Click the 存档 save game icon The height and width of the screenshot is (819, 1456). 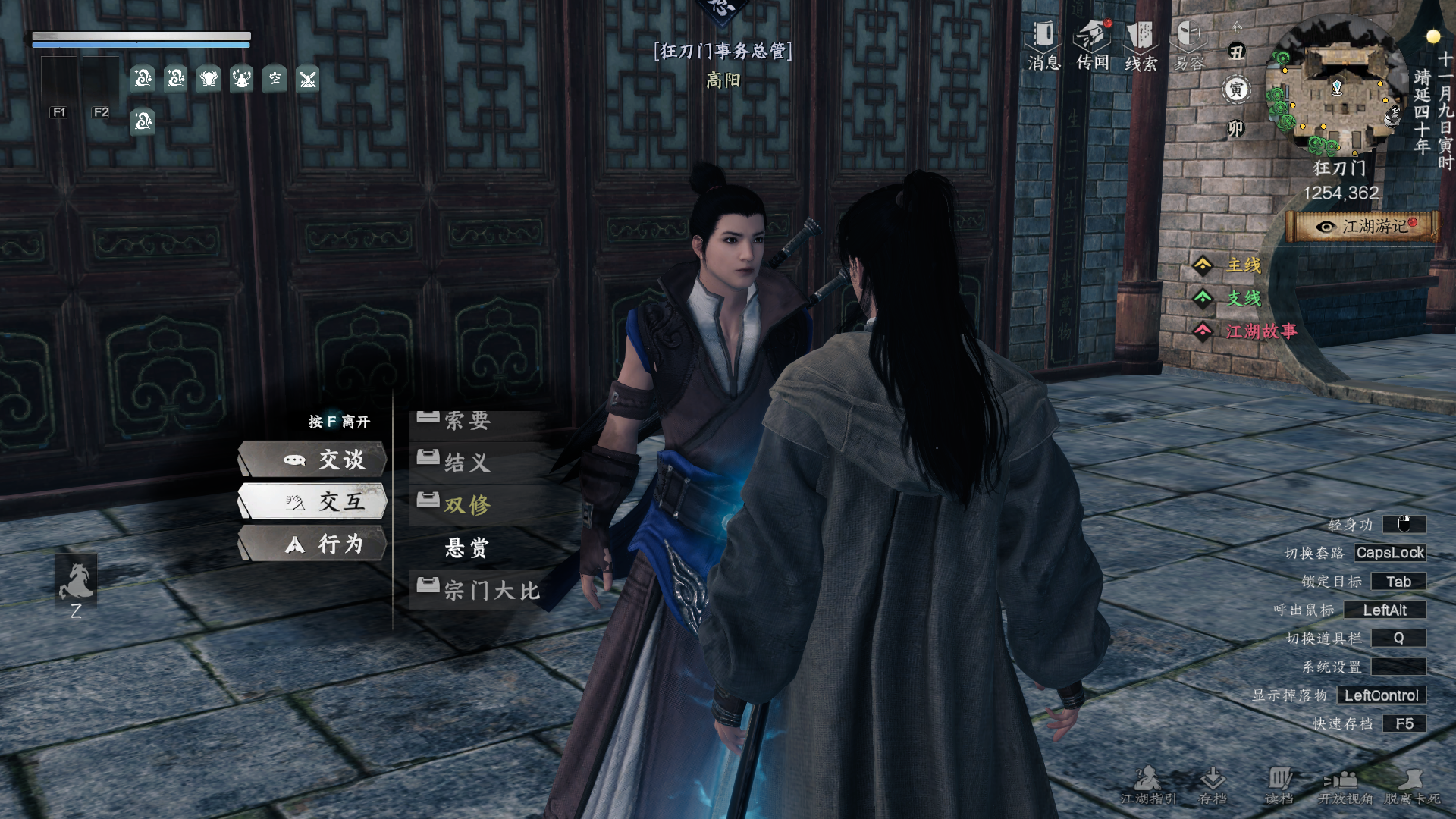point(1213,784)
